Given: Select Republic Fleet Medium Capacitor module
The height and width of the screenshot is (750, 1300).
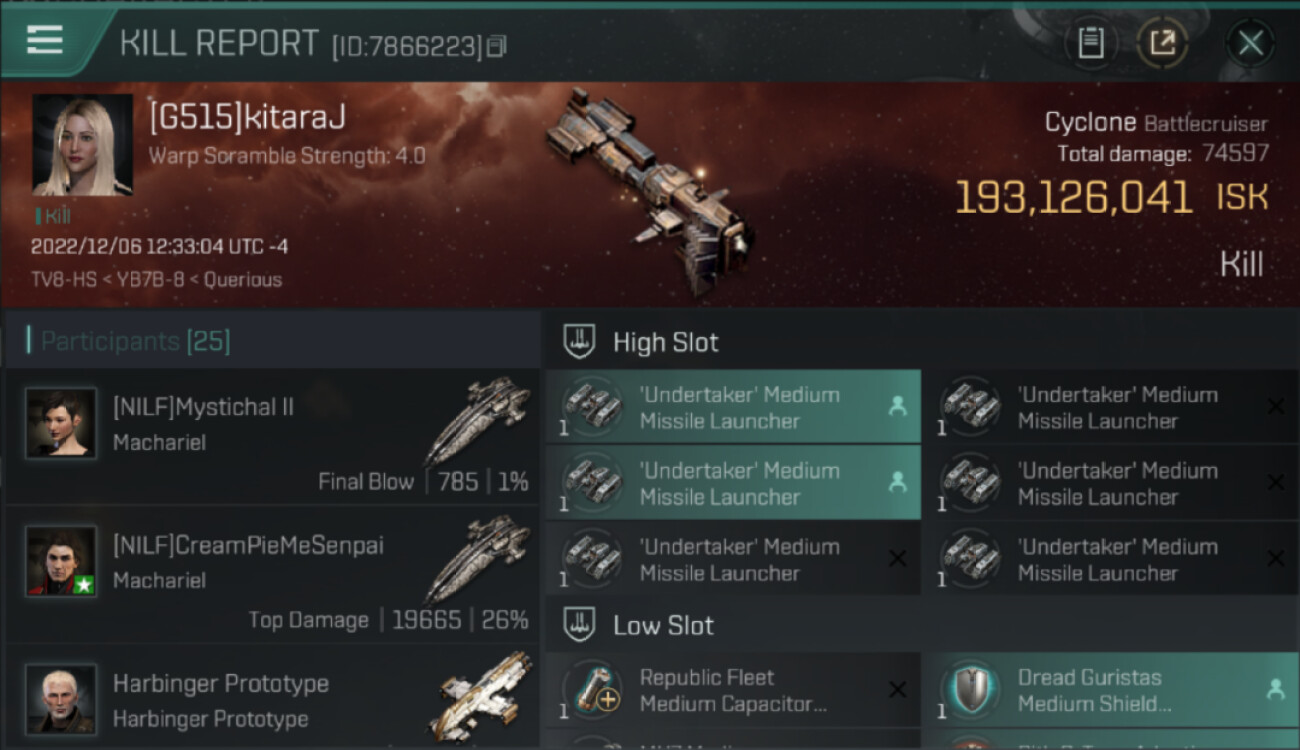Looking at the screenshot, I should 732,690.
